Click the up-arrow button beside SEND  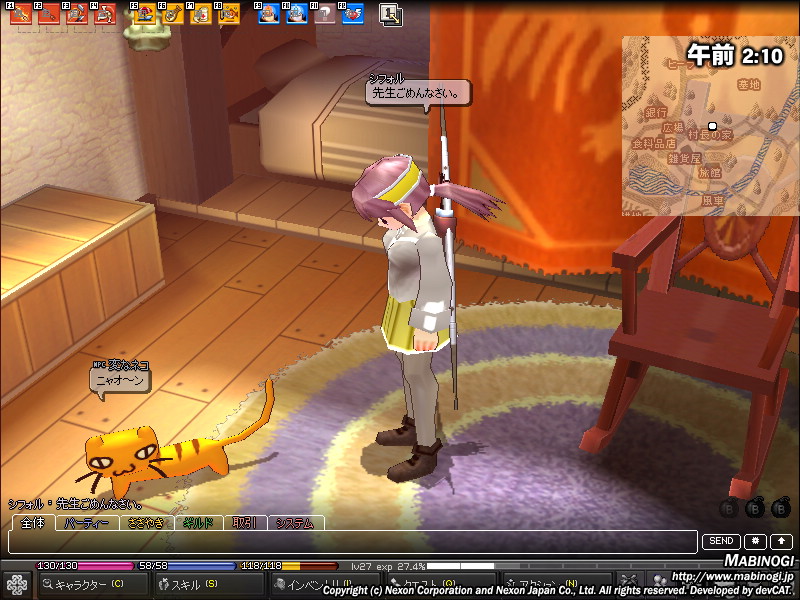pos(779,541)
